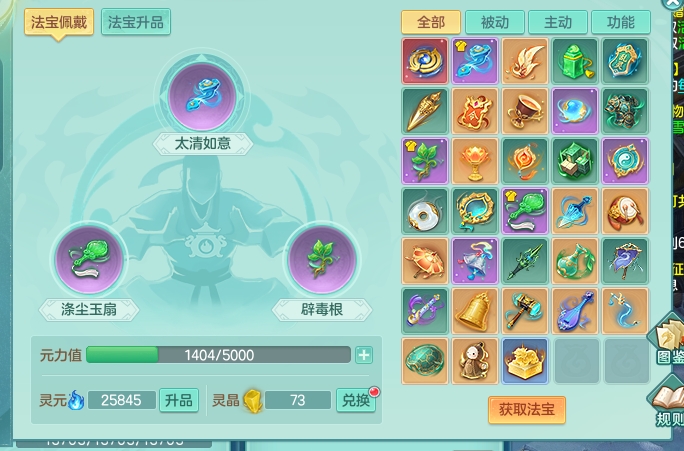Select the golden bell treasure

tap(475, 310)
